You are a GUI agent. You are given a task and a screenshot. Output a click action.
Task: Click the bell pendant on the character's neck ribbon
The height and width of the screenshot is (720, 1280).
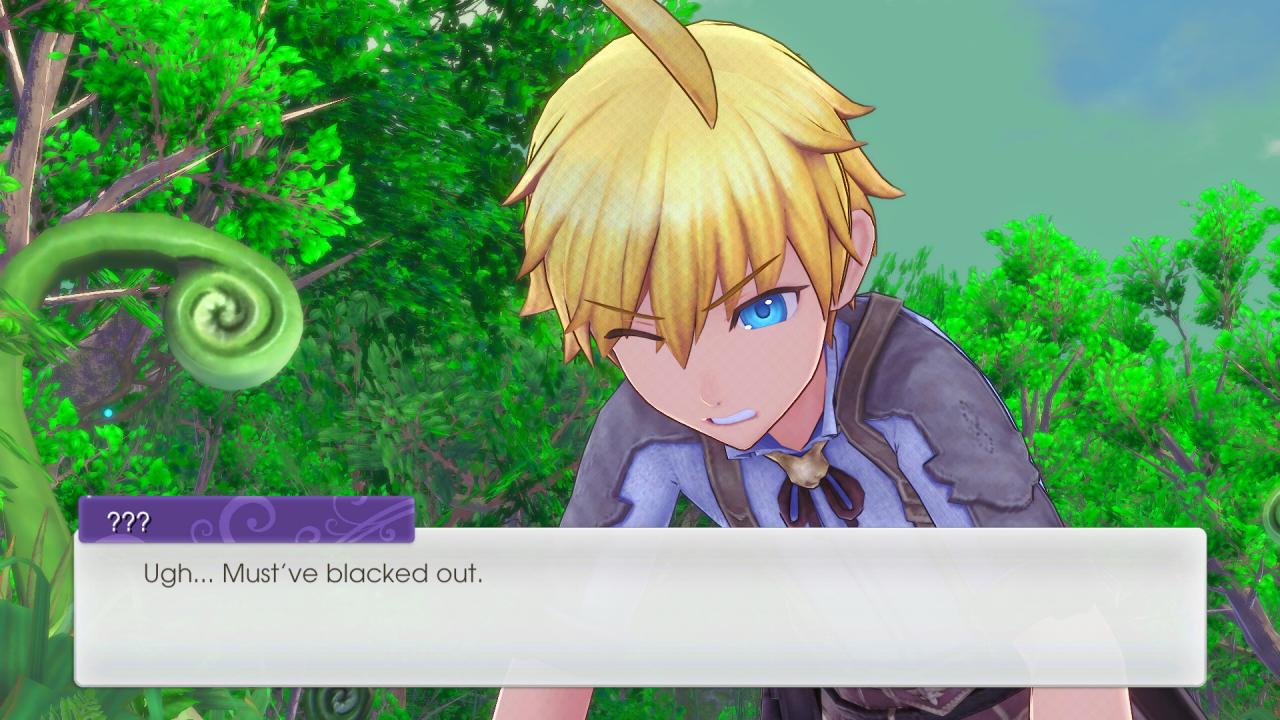808,465
